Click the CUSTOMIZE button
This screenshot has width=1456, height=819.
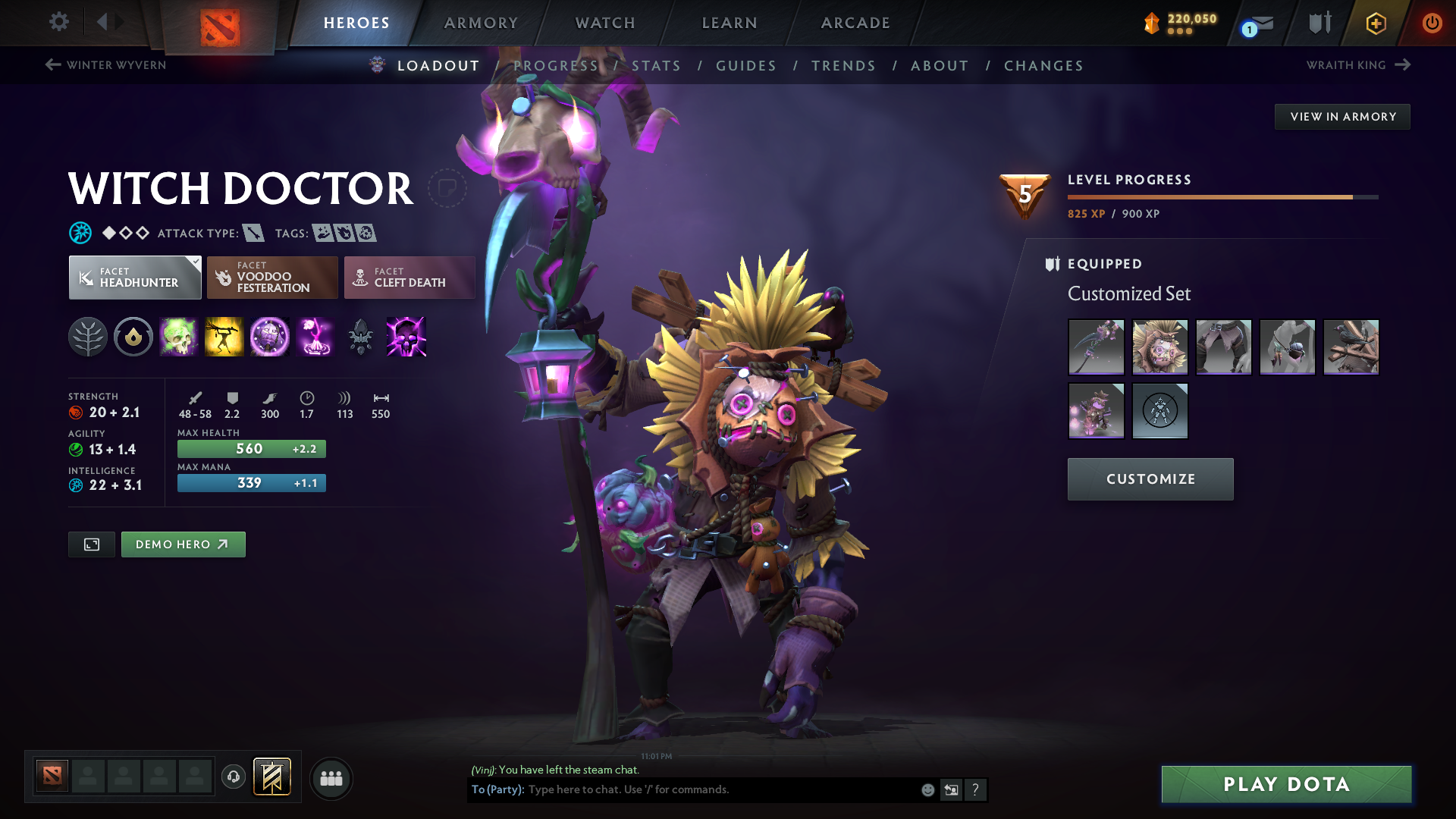pos(1150,479)
